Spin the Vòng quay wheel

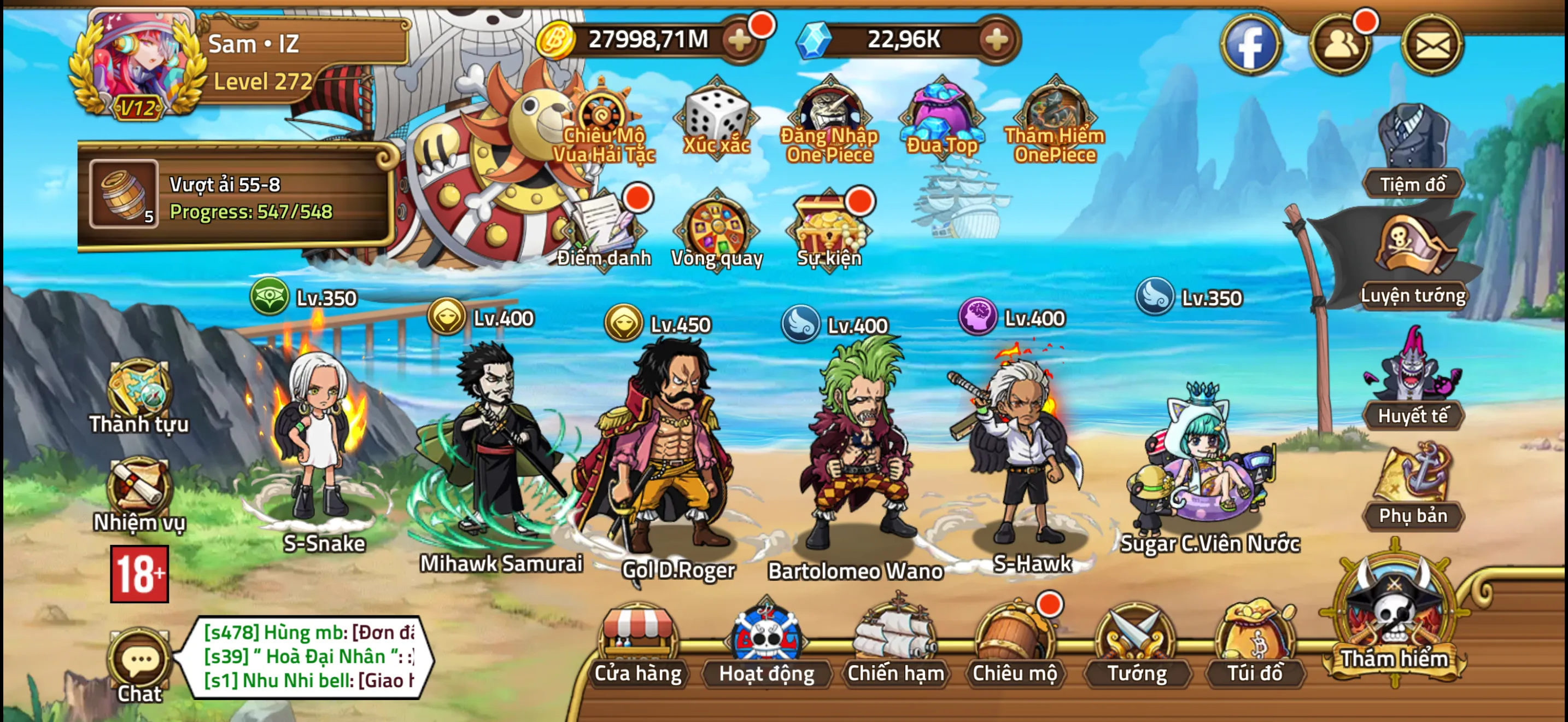pos(716,231)
